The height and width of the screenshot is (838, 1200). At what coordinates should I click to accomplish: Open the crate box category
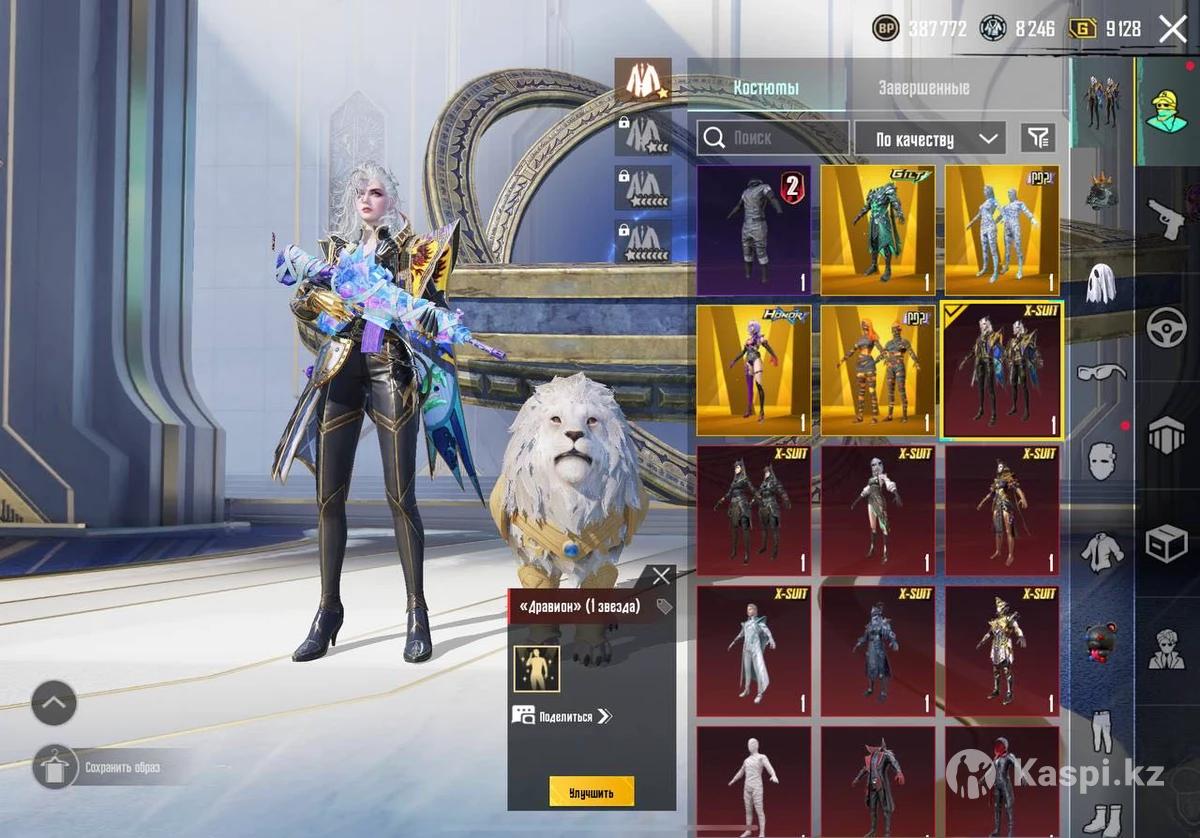[x=1166, y=542]
